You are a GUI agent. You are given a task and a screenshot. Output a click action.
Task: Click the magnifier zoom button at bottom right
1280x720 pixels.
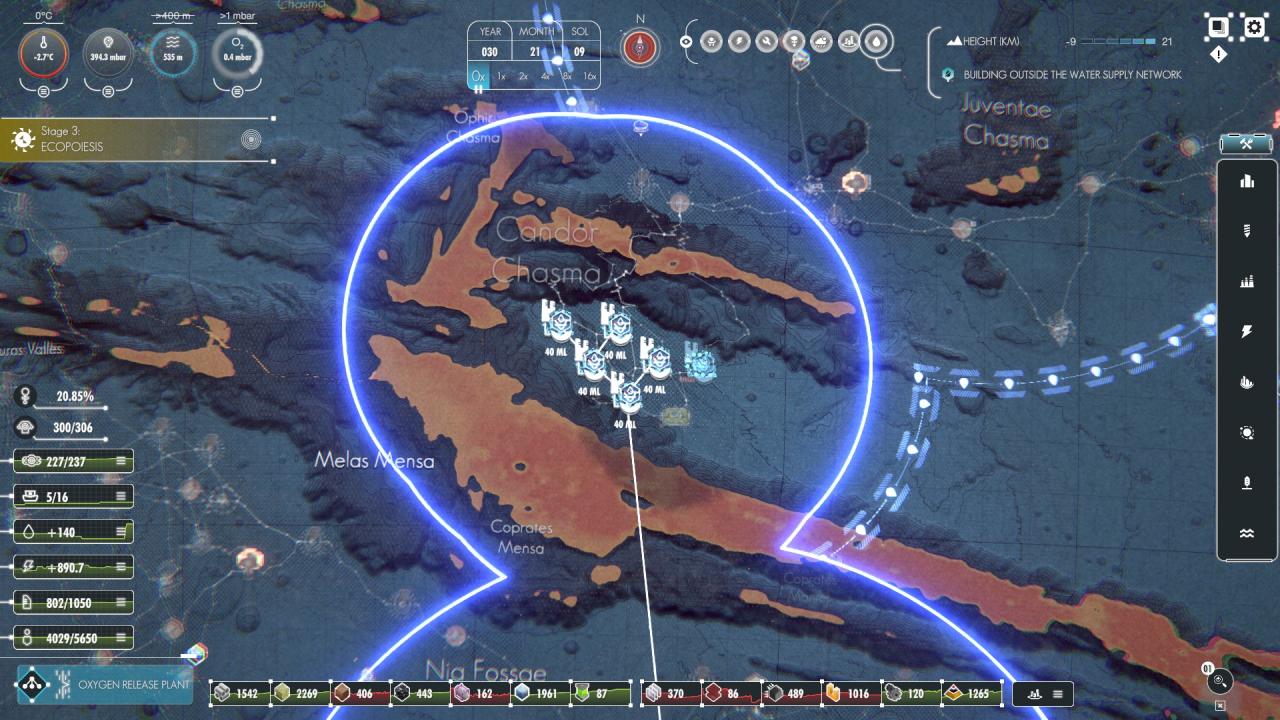click(x=1219, y=682)
